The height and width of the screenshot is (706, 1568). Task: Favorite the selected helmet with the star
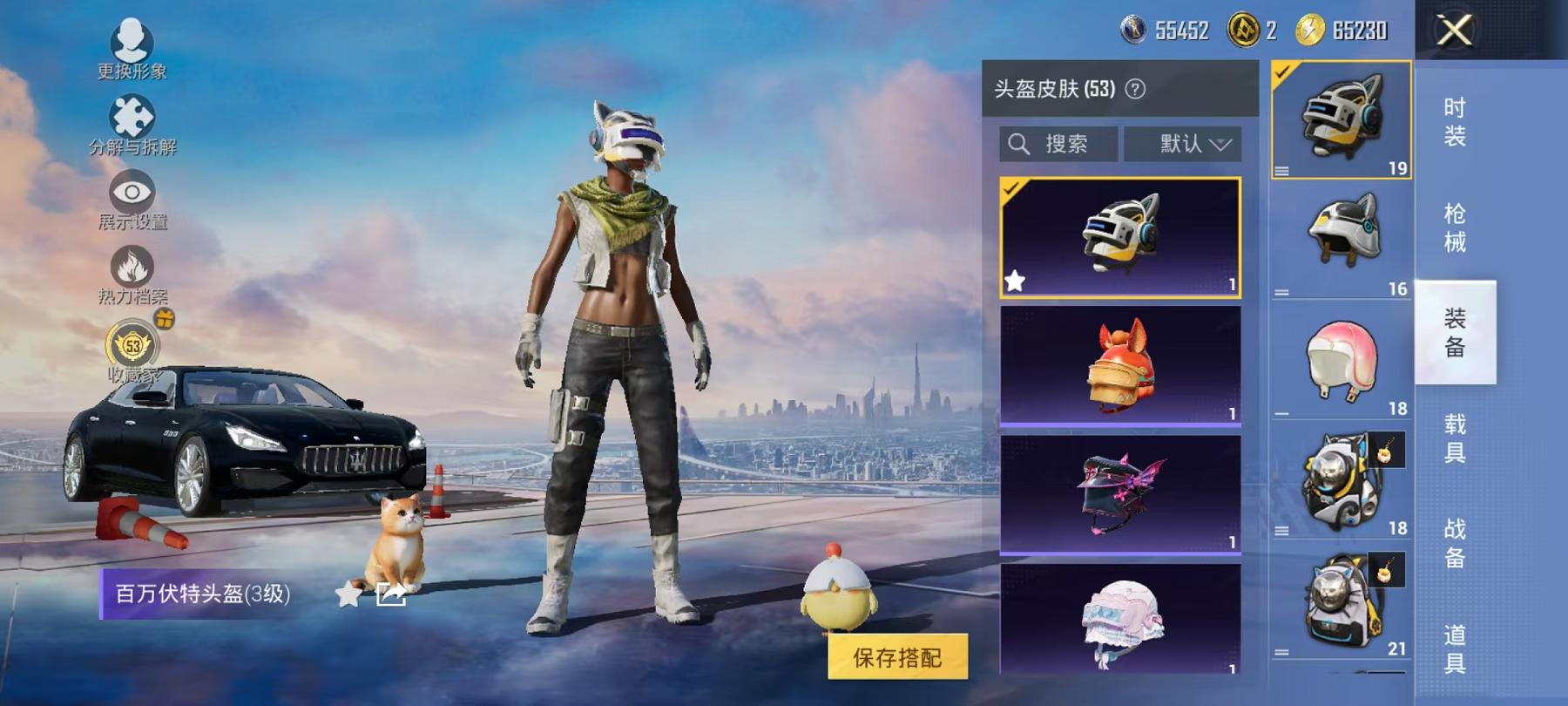tap(1015, 281)
